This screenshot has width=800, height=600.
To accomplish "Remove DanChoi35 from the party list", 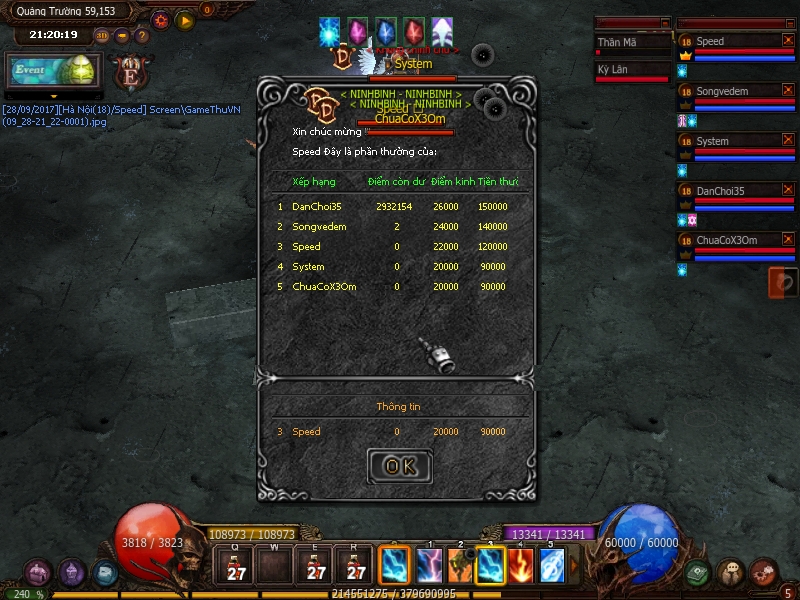I will (x=787, y=190).
